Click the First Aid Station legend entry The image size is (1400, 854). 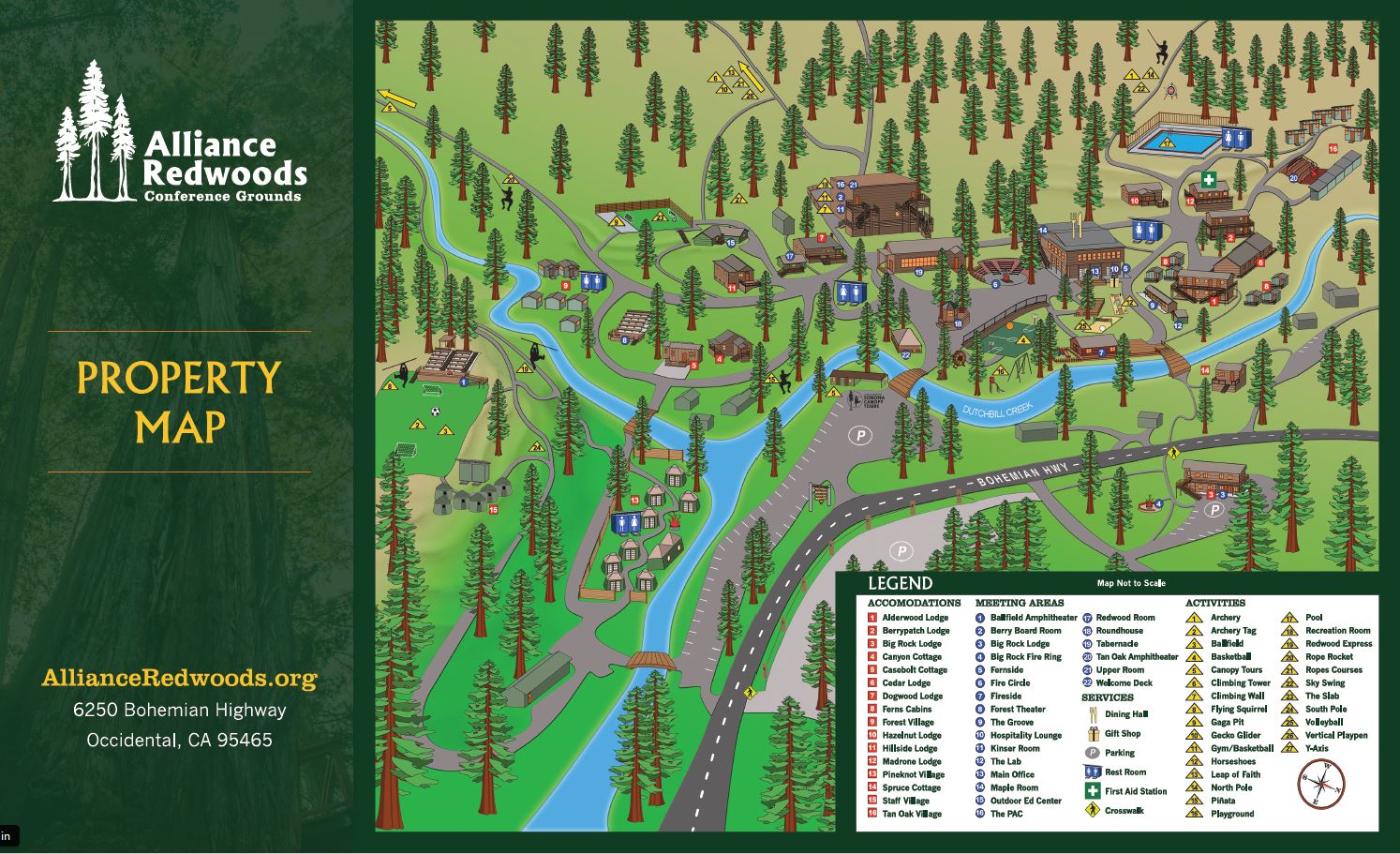pos(1135,791)
